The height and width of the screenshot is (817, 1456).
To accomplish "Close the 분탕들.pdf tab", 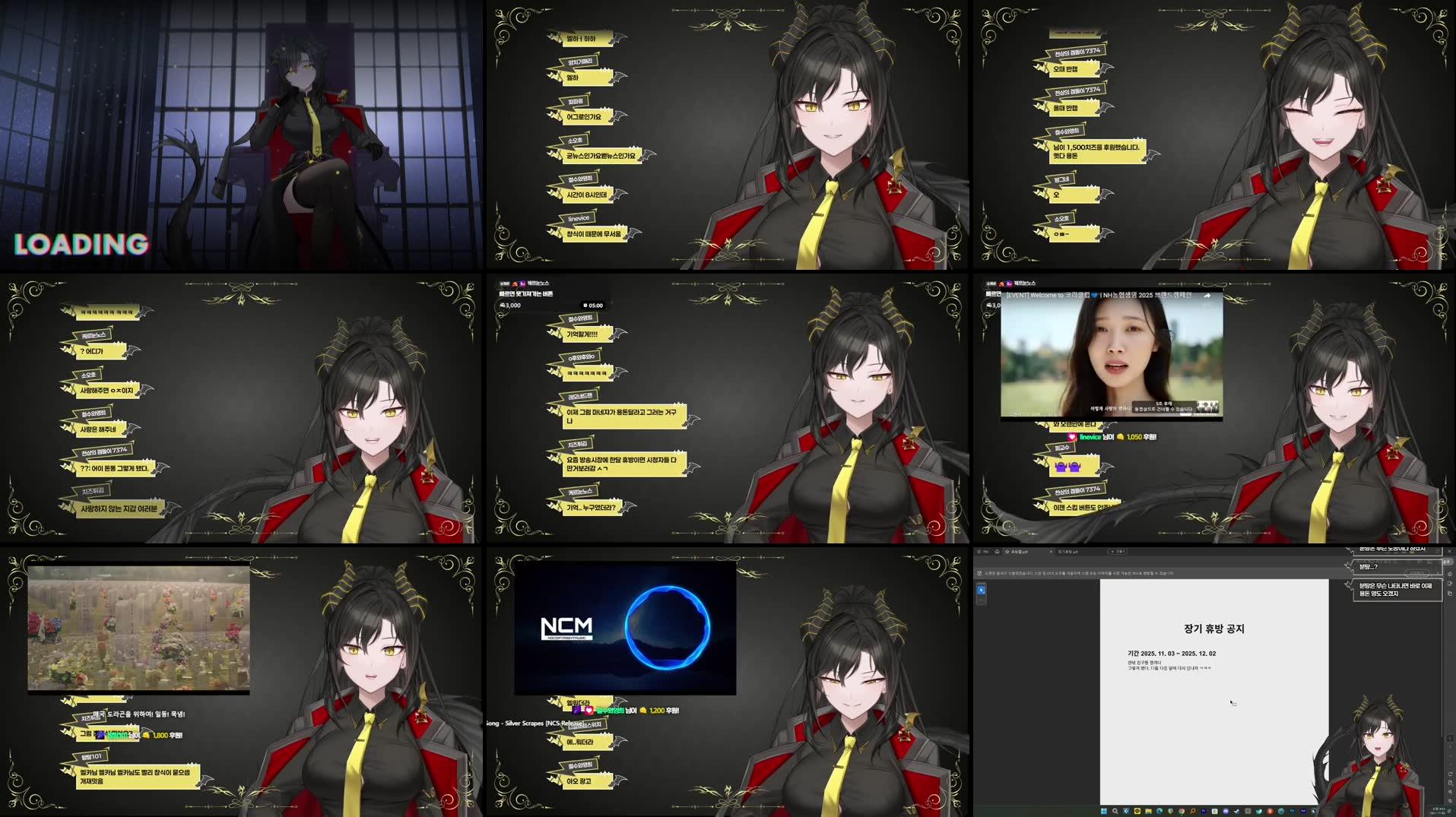I will point(1050,551).
